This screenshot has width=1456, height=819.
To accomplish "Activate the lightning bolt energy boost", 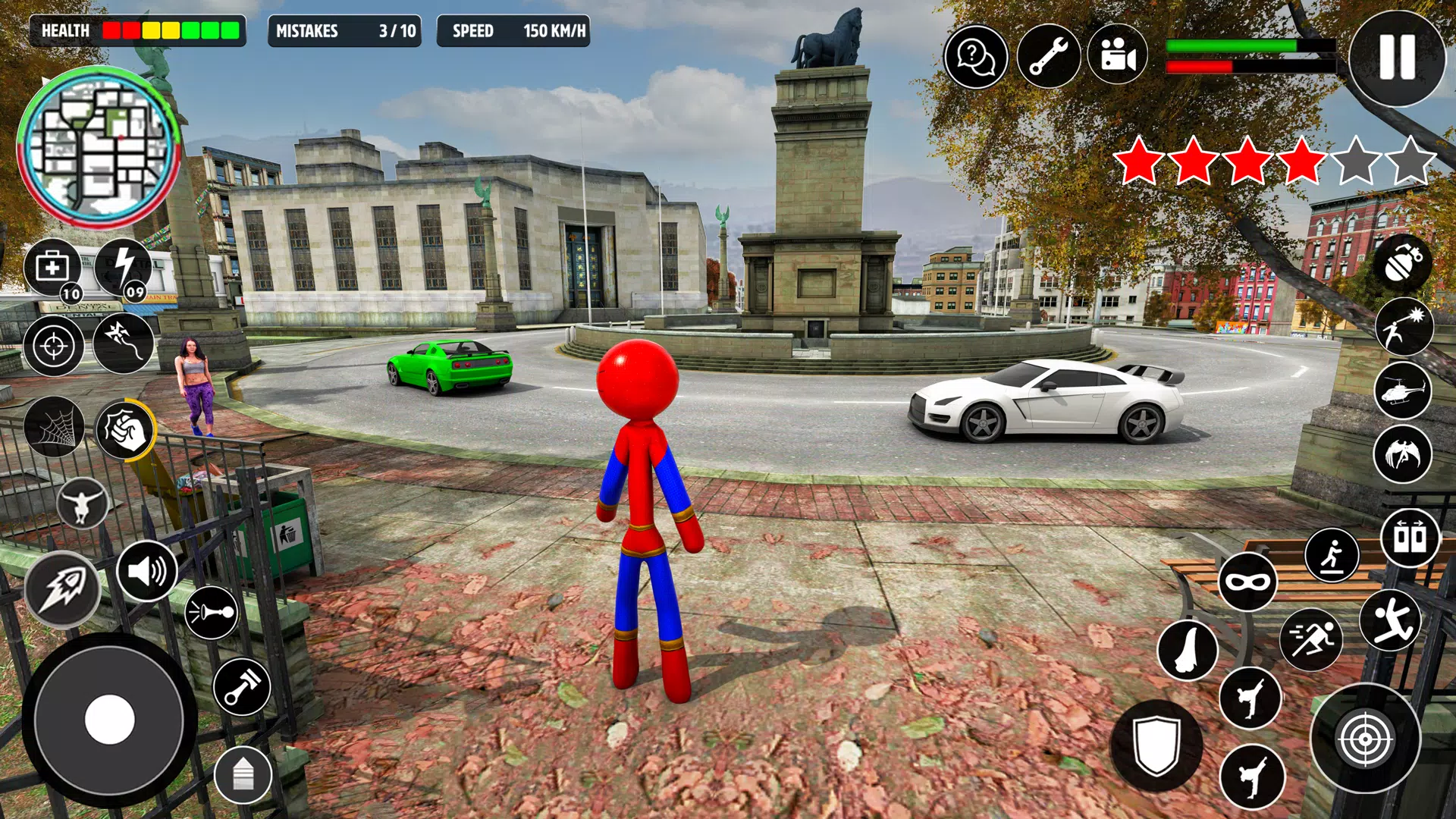I will pos(124,268).
